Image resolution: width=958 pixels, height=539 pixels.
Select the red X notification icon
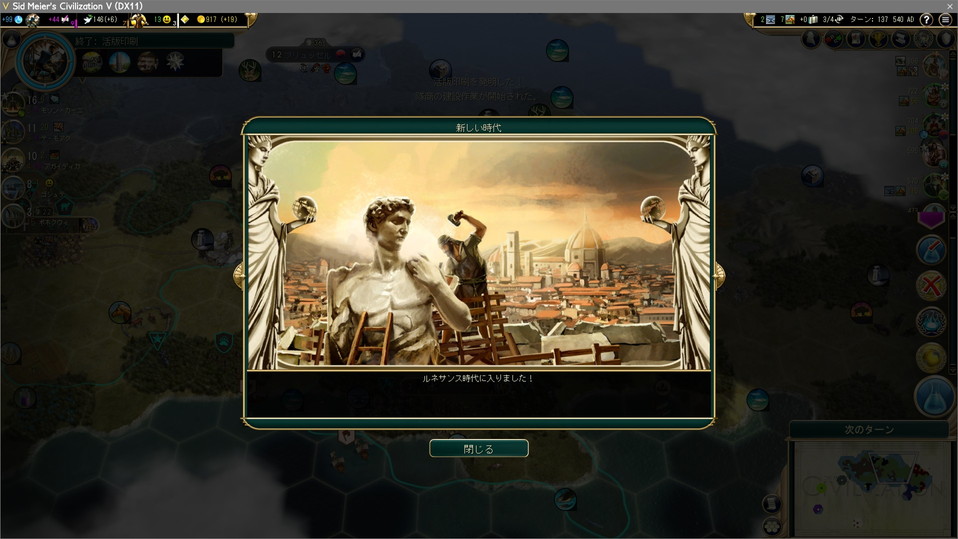tap(931, 285)
